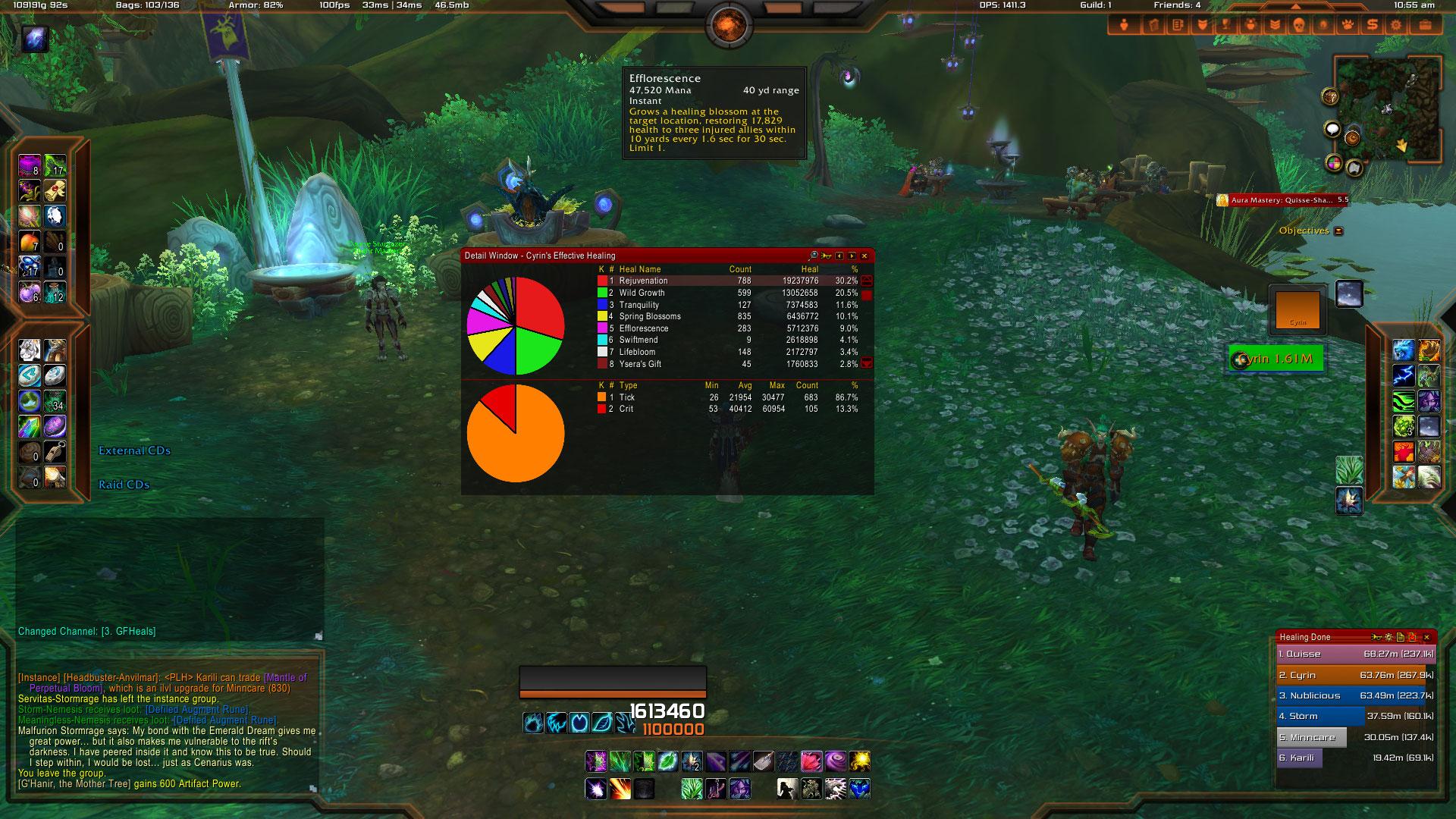Open the skull icon in the micro menu
The height and width of the screenshot is (819, 1456).
pyautogui.click(x=1298, y=25)
